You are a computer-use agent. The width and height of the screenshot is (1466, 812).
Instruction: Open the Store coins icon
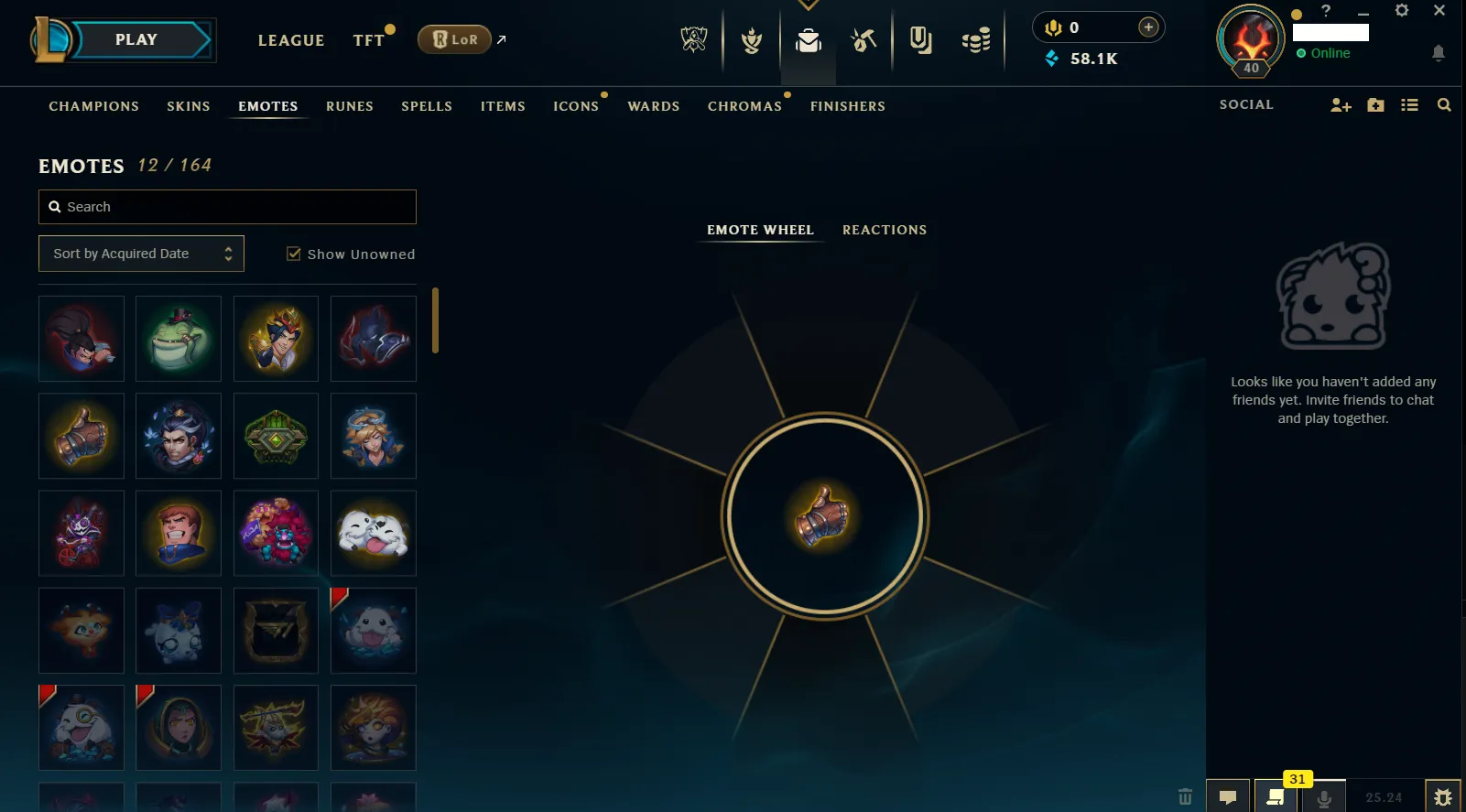click(x=975, y=39)
